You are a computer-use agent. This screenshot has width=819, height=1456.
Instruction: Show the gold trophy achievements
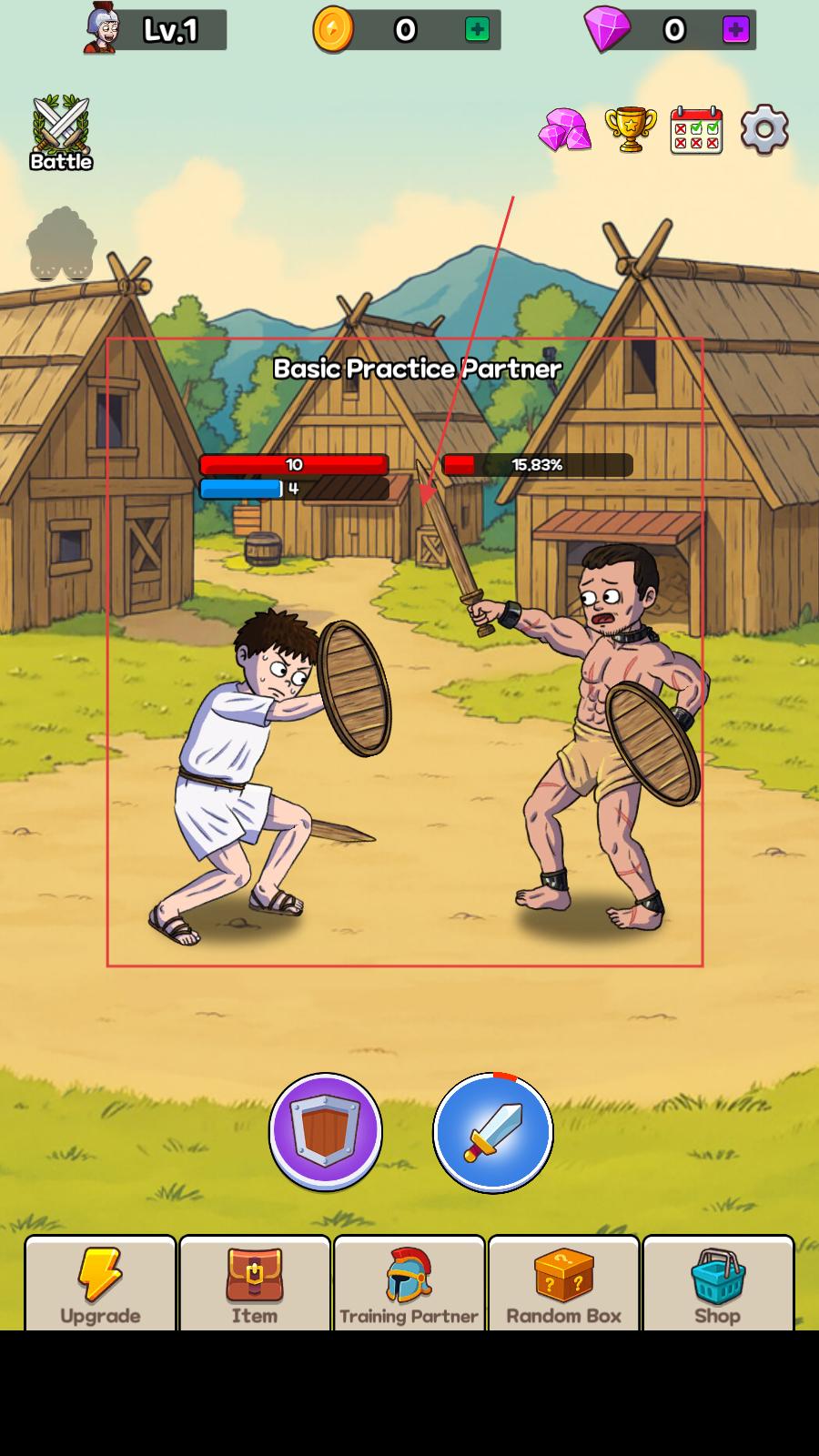tap(630, 130)
